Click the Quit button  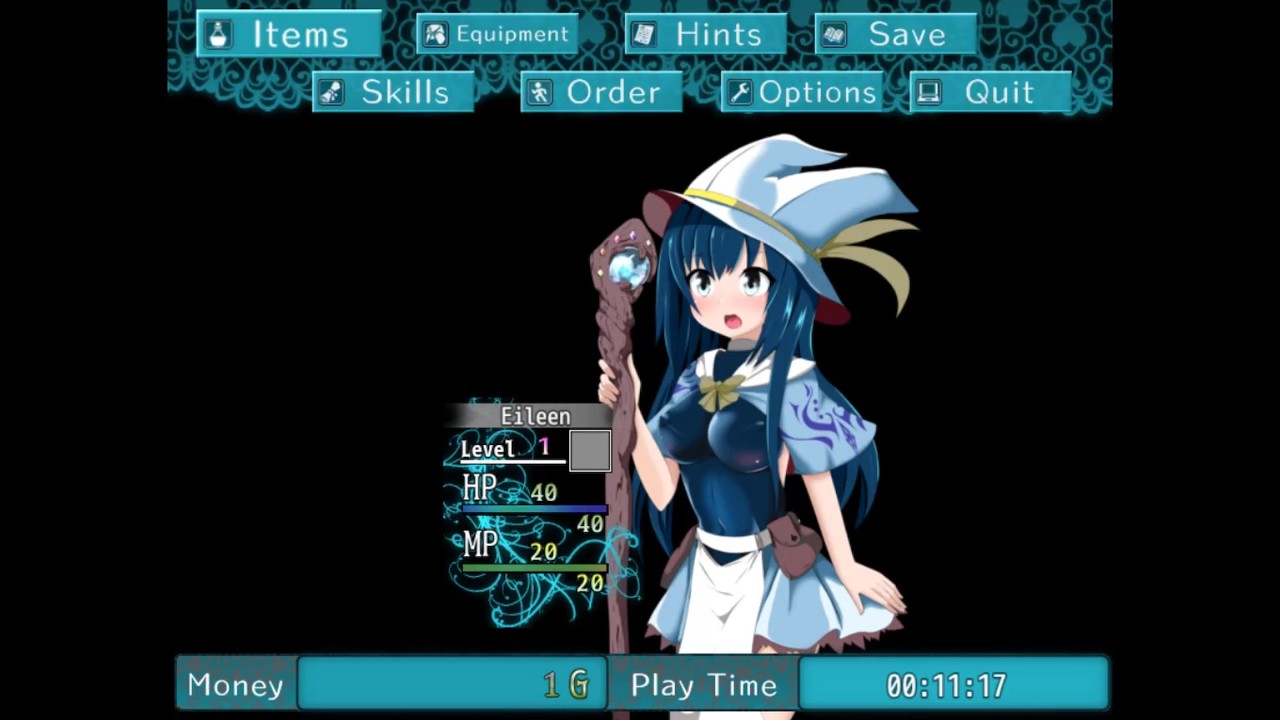(989, 92)
